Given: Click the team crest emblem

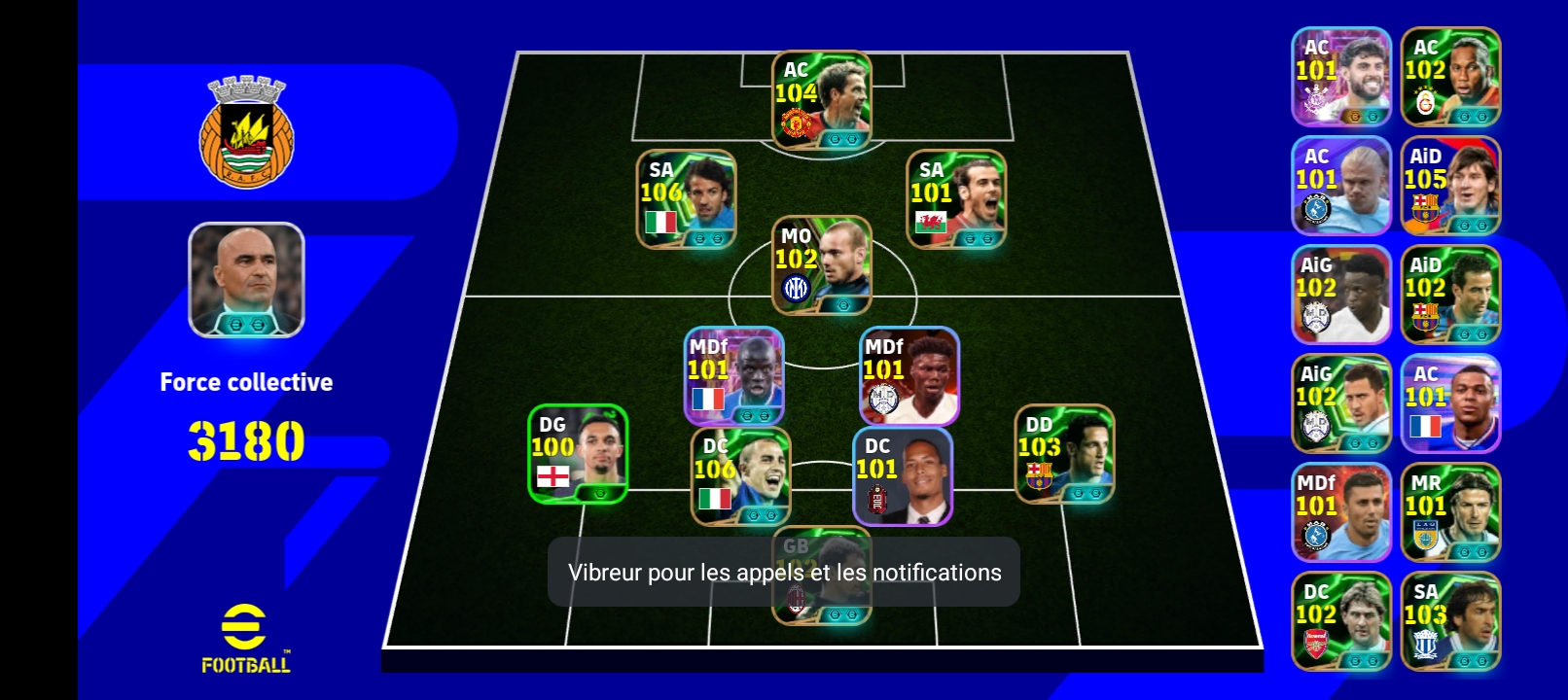Looking at the screenshot, I should pyautogui.click(x=246, y=132).
